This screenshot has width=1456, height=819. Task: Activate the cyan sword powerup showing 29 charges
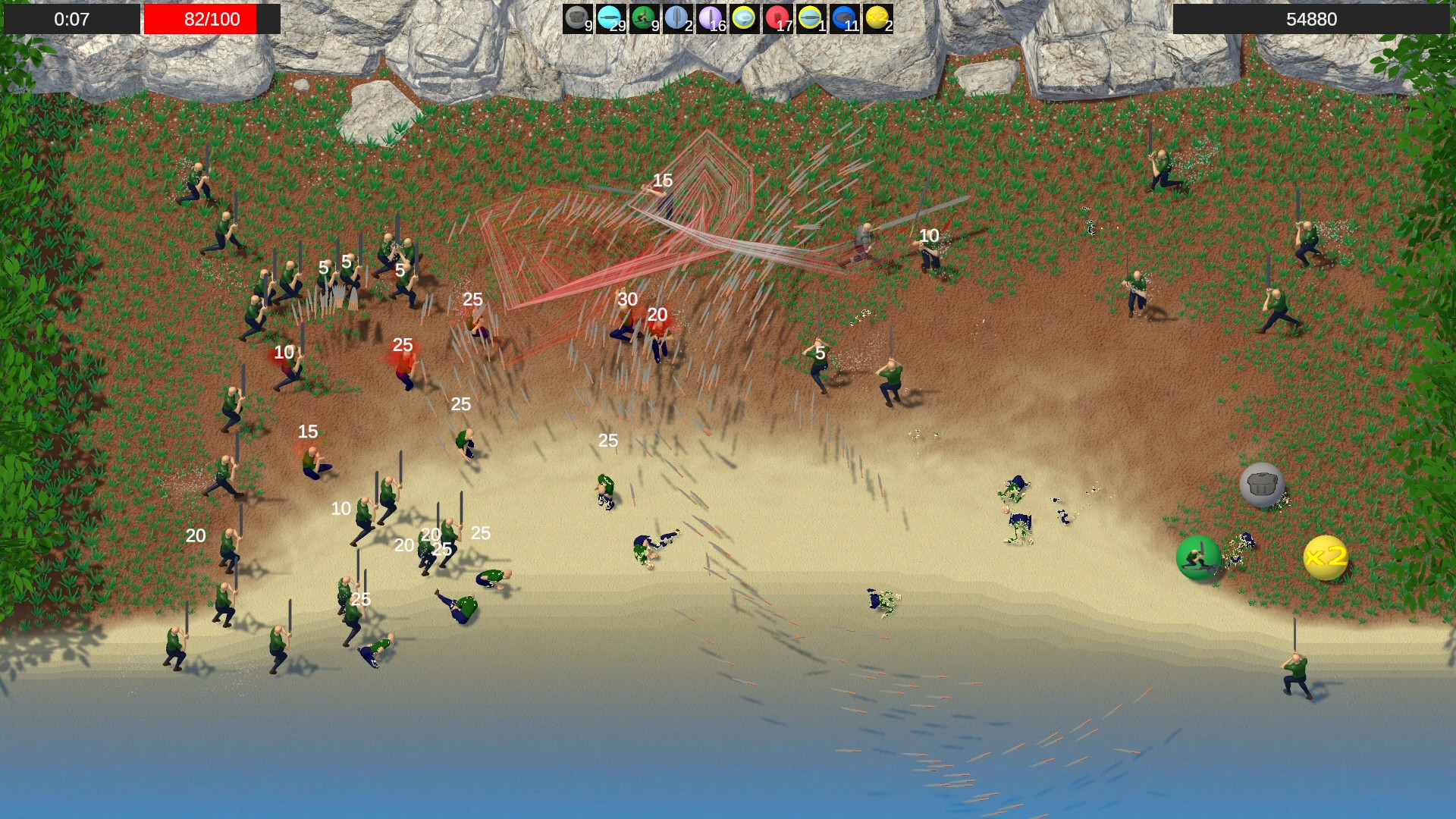coord(611,17)
